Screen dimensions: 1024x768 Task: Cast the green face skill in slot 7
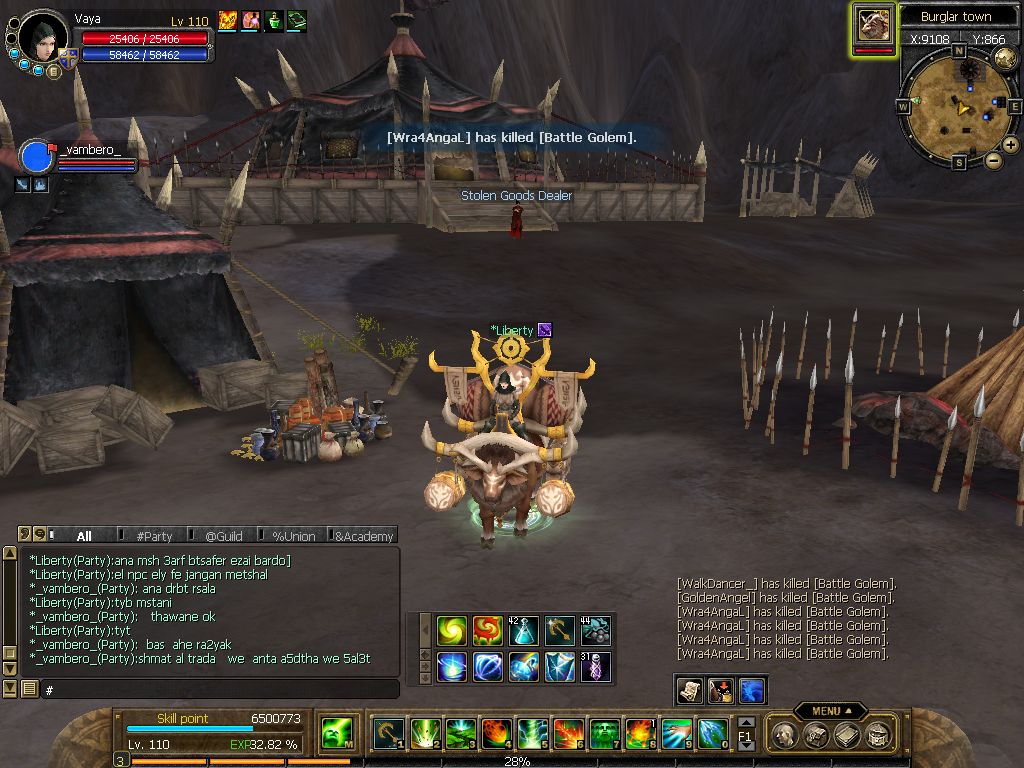604,734
